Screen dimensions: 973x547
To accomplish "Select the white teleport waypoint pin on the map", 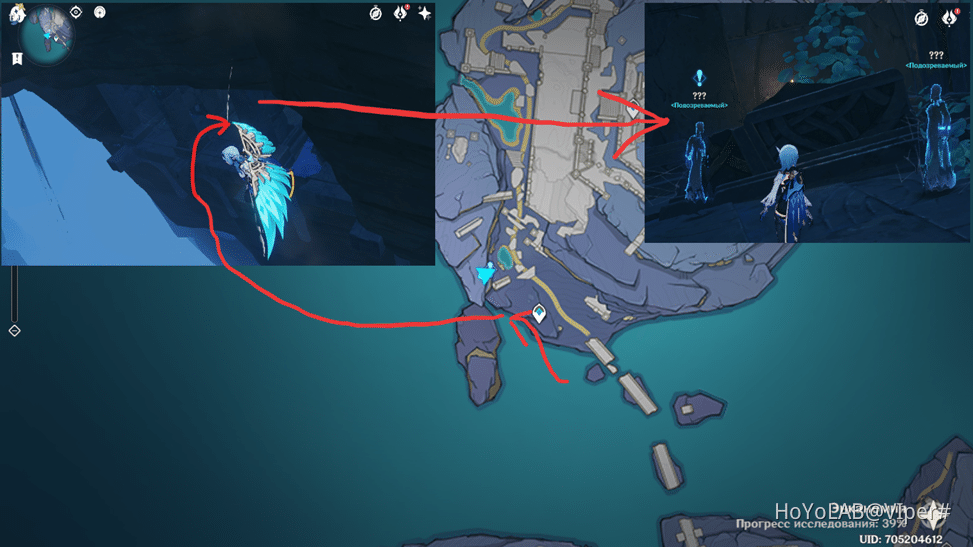I will (540, 314).
